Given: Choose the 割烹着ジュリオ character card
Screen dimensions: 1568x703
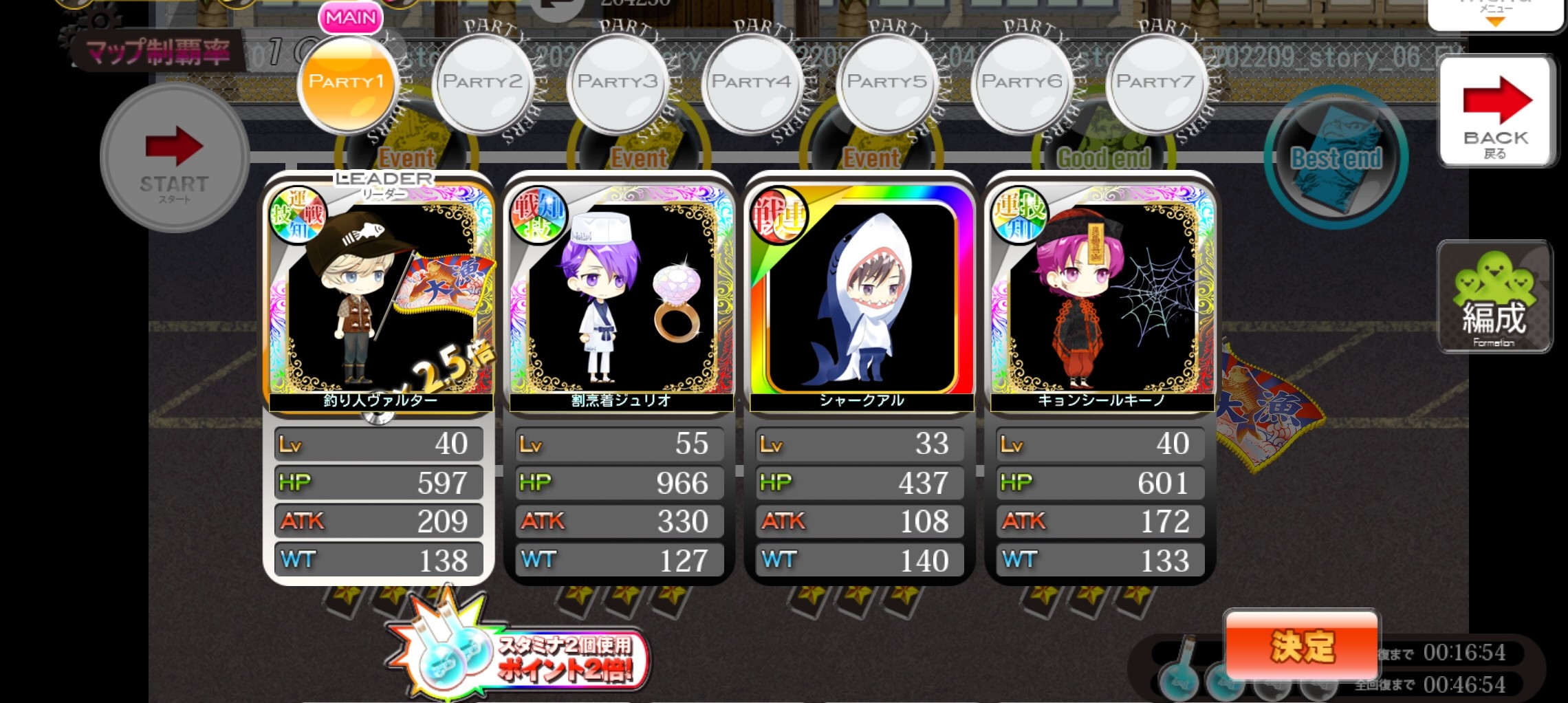Looking at the screenshot, I should tap(620, 297).
